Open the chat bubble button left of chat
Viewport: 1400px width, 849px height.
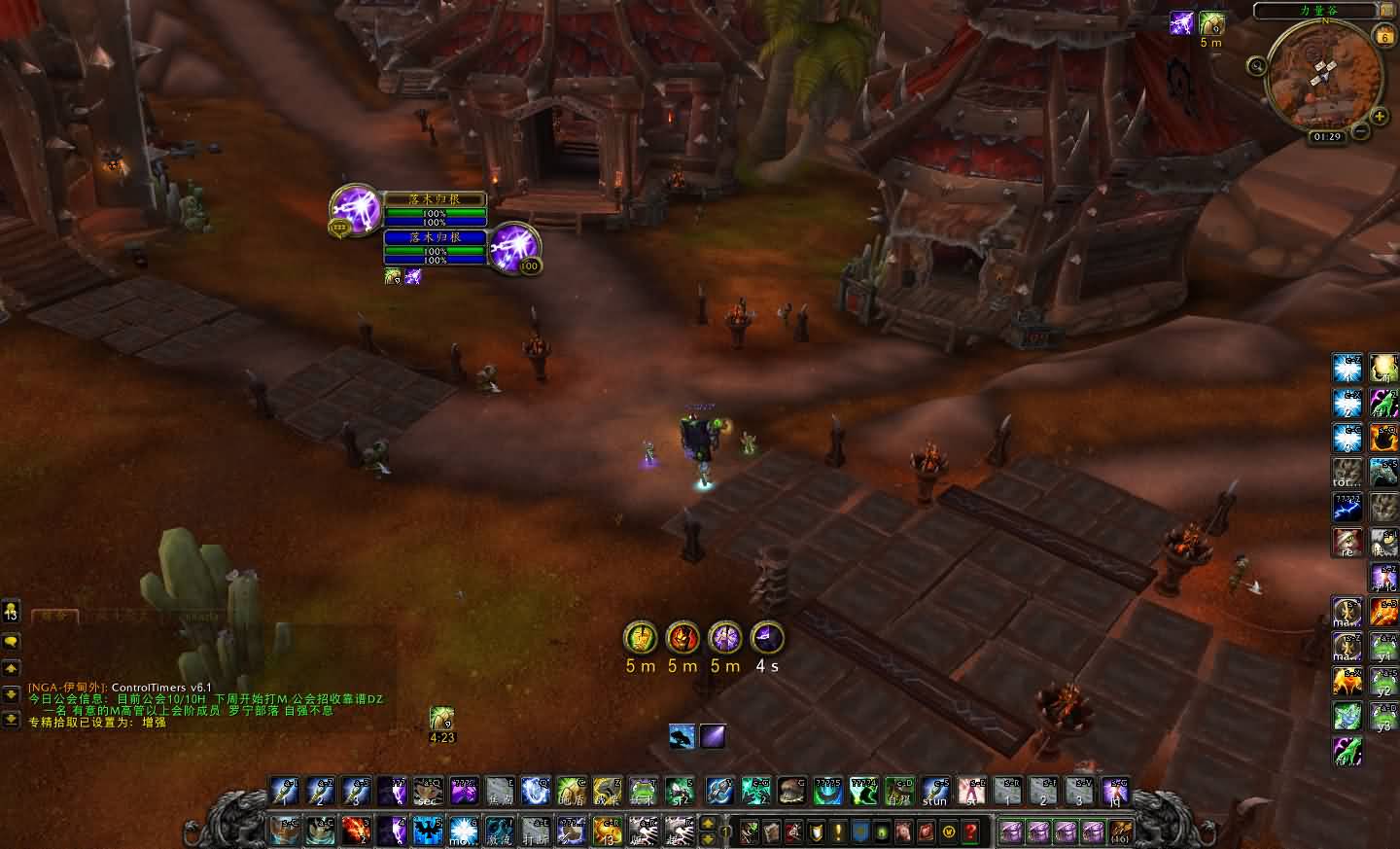pos(11,642)
